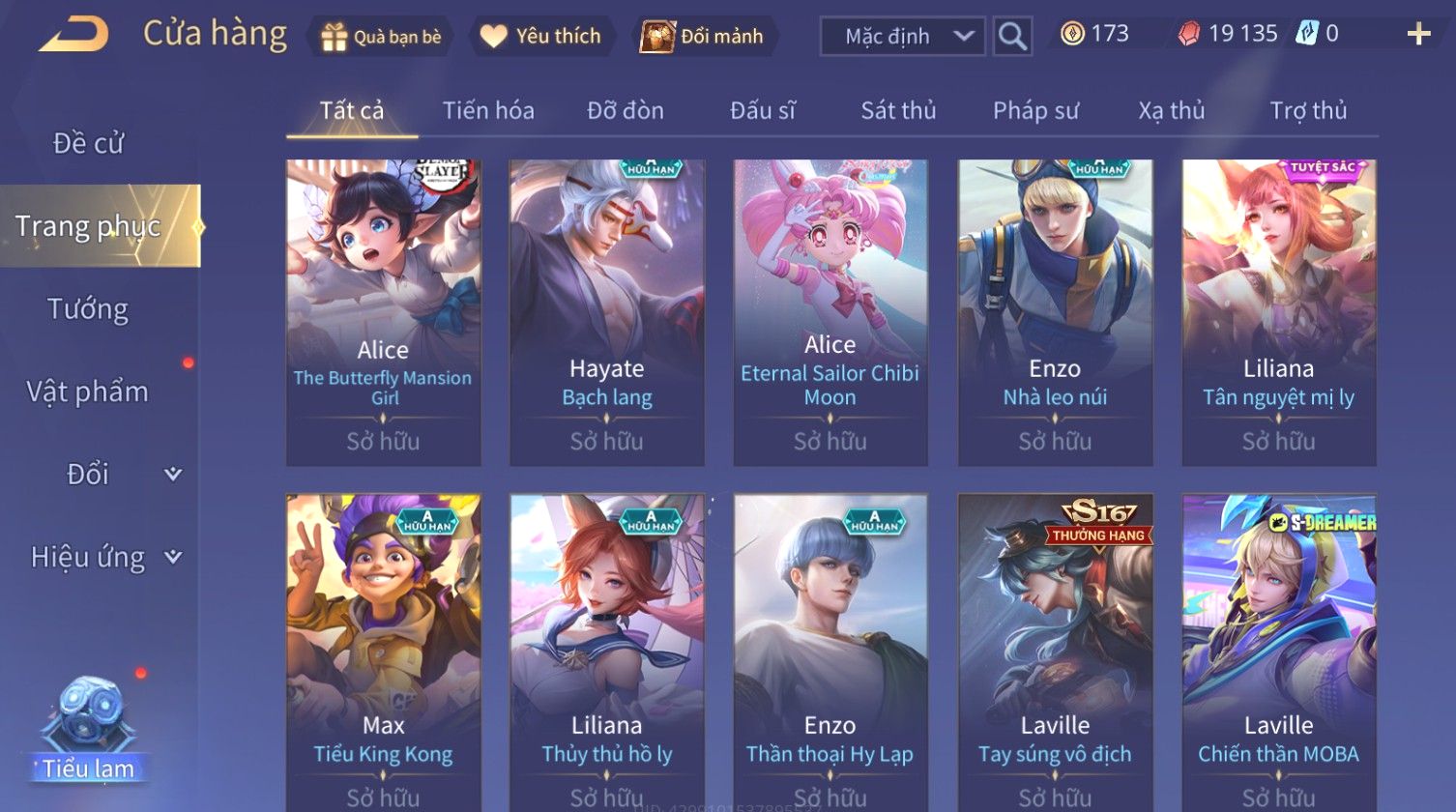Go to the Vật phẩm items section
The height and width of the screenshot is (812, 1456).
pyautogui.click(x=88, y=391)
